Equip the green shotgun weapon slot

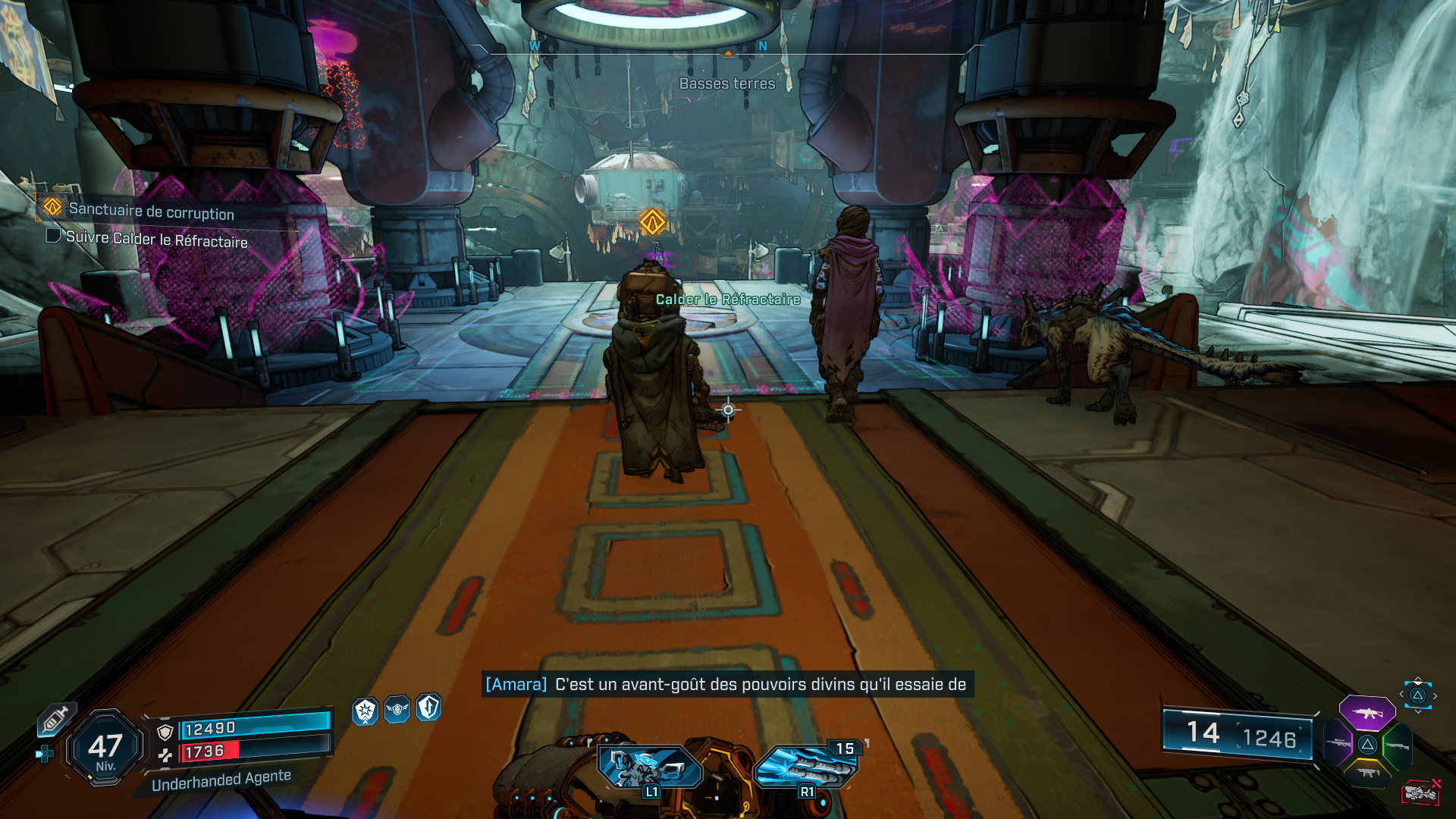1397,745
